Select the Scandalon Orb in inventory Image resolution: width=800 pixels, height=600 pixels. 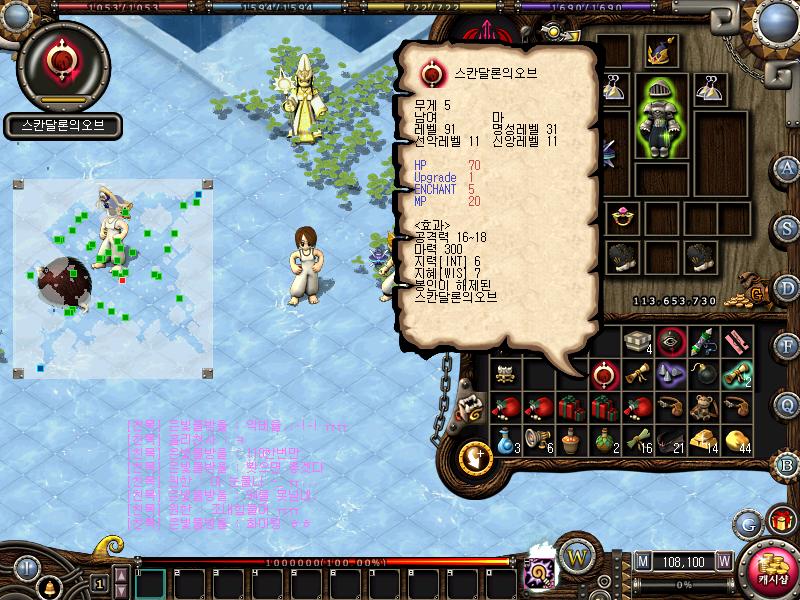(603, 375)
